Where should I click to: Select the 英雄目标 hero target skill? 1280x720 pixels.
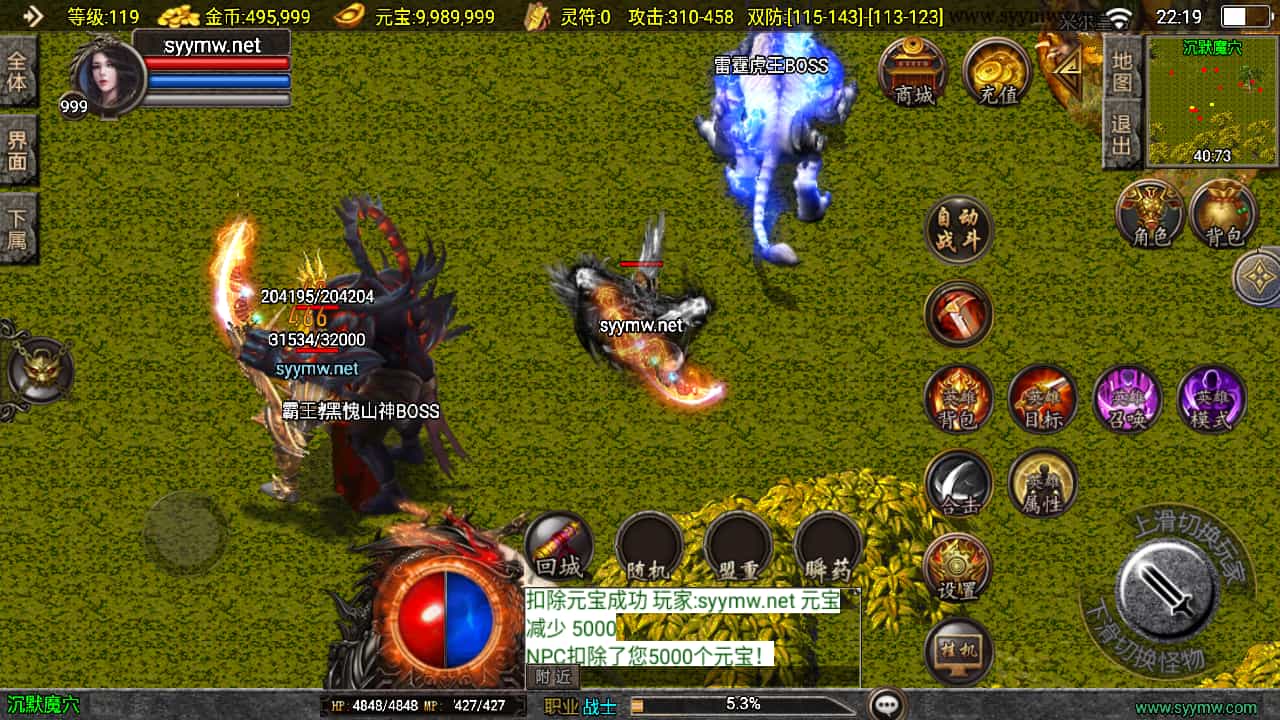point(1042,399)
